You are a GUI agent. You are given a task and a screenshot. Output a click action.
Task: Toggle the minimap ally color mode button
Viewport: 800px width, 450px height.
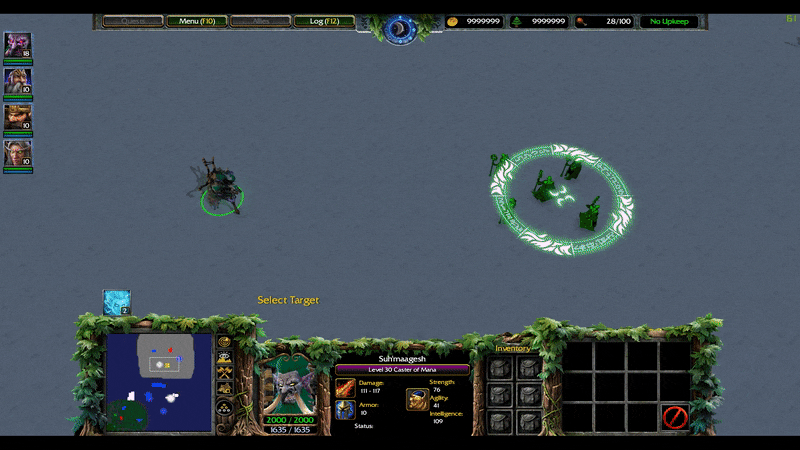[224, 374]
